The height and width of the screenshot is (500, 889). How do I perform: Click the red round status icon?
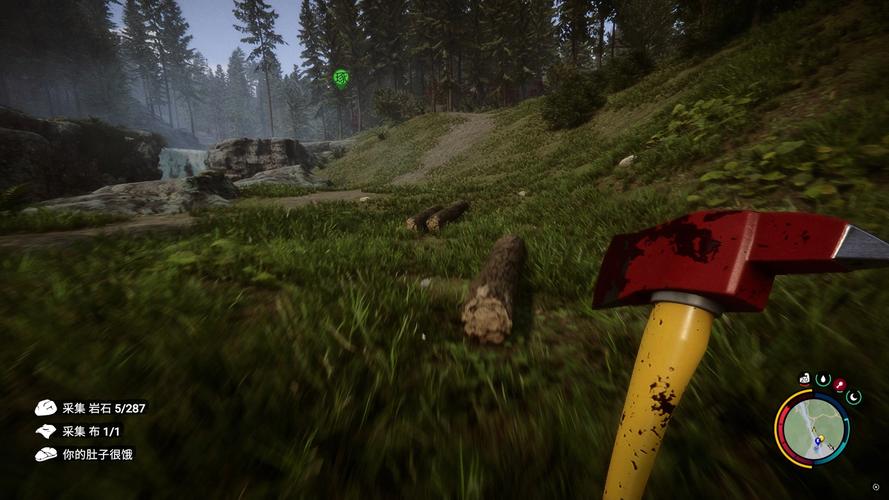coord(840,385)
